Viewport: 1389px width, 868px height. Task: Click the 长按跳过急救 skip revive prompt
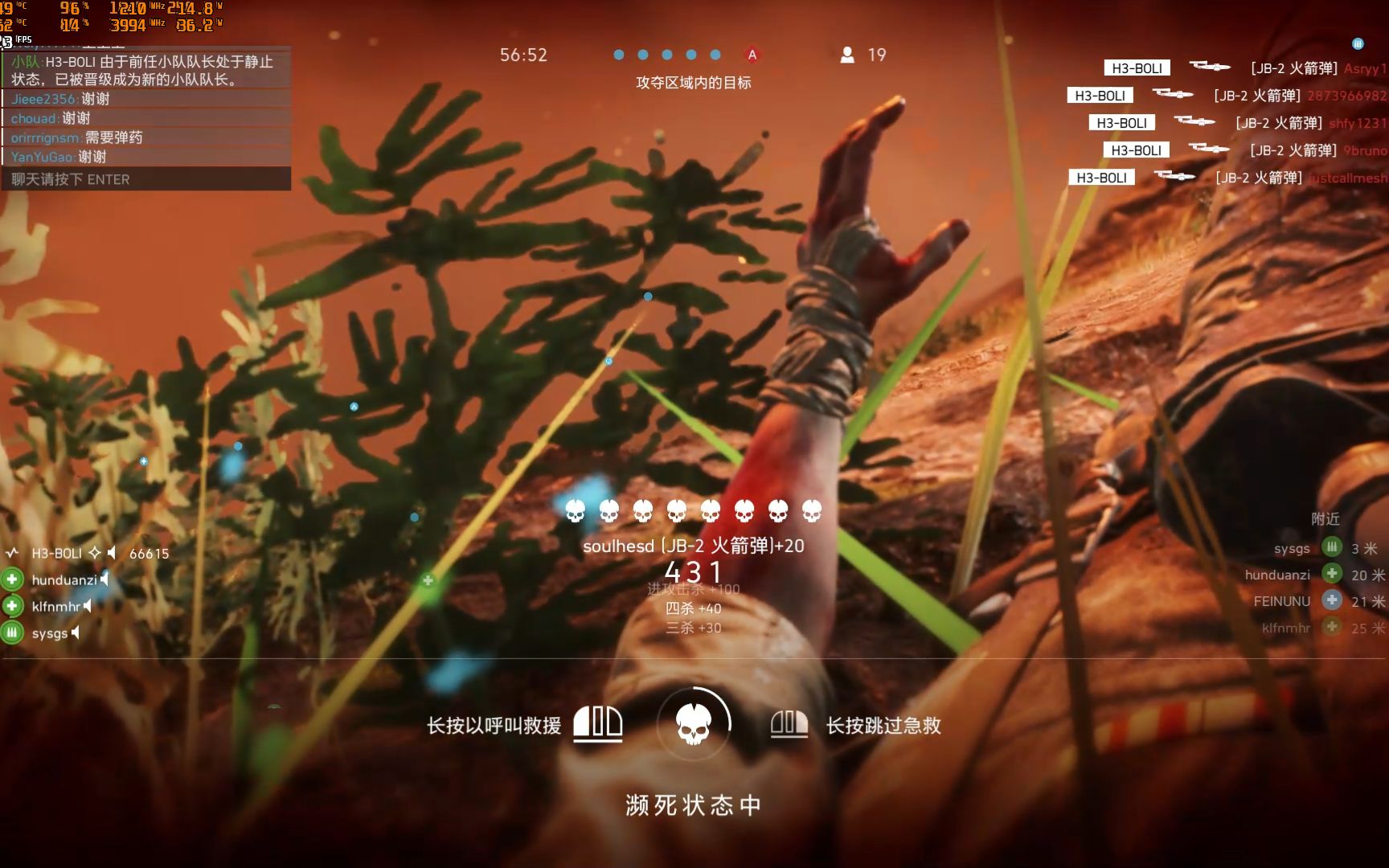click(883, 725)
